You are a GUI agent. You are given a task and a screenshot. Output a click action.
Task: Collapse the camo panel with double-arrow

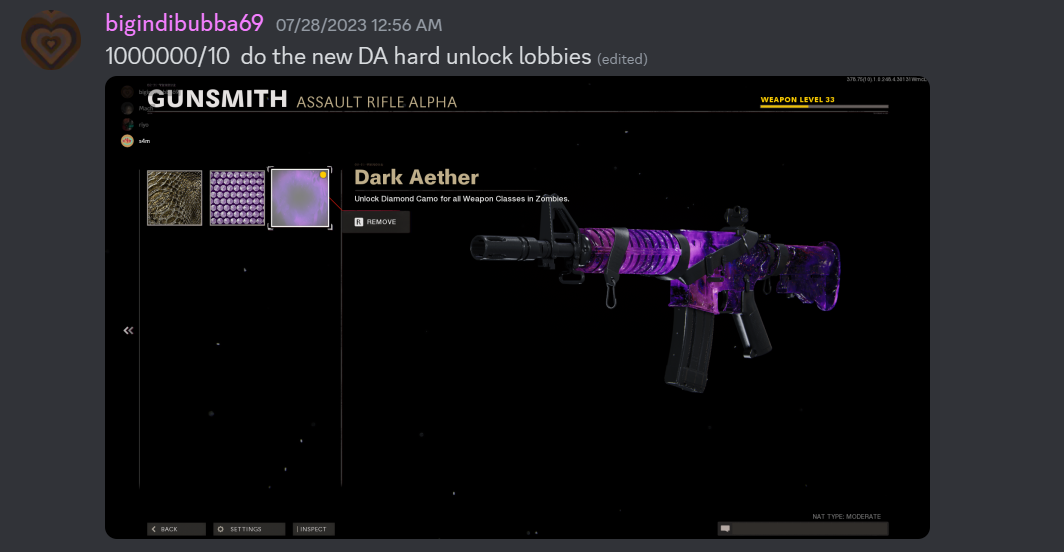128,330
